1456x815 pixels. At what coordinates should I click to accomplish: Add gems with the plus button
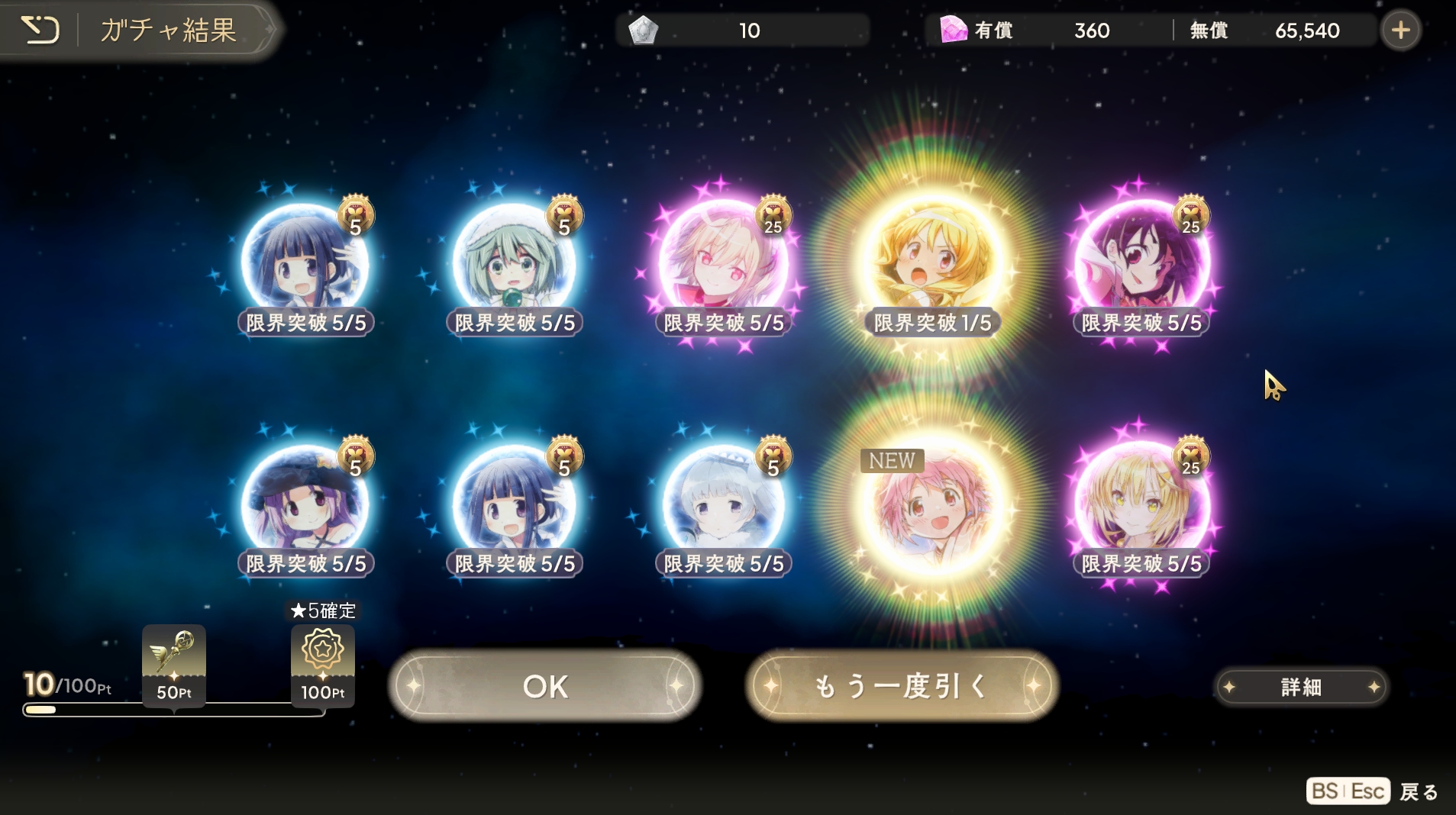click(1400, 31)
